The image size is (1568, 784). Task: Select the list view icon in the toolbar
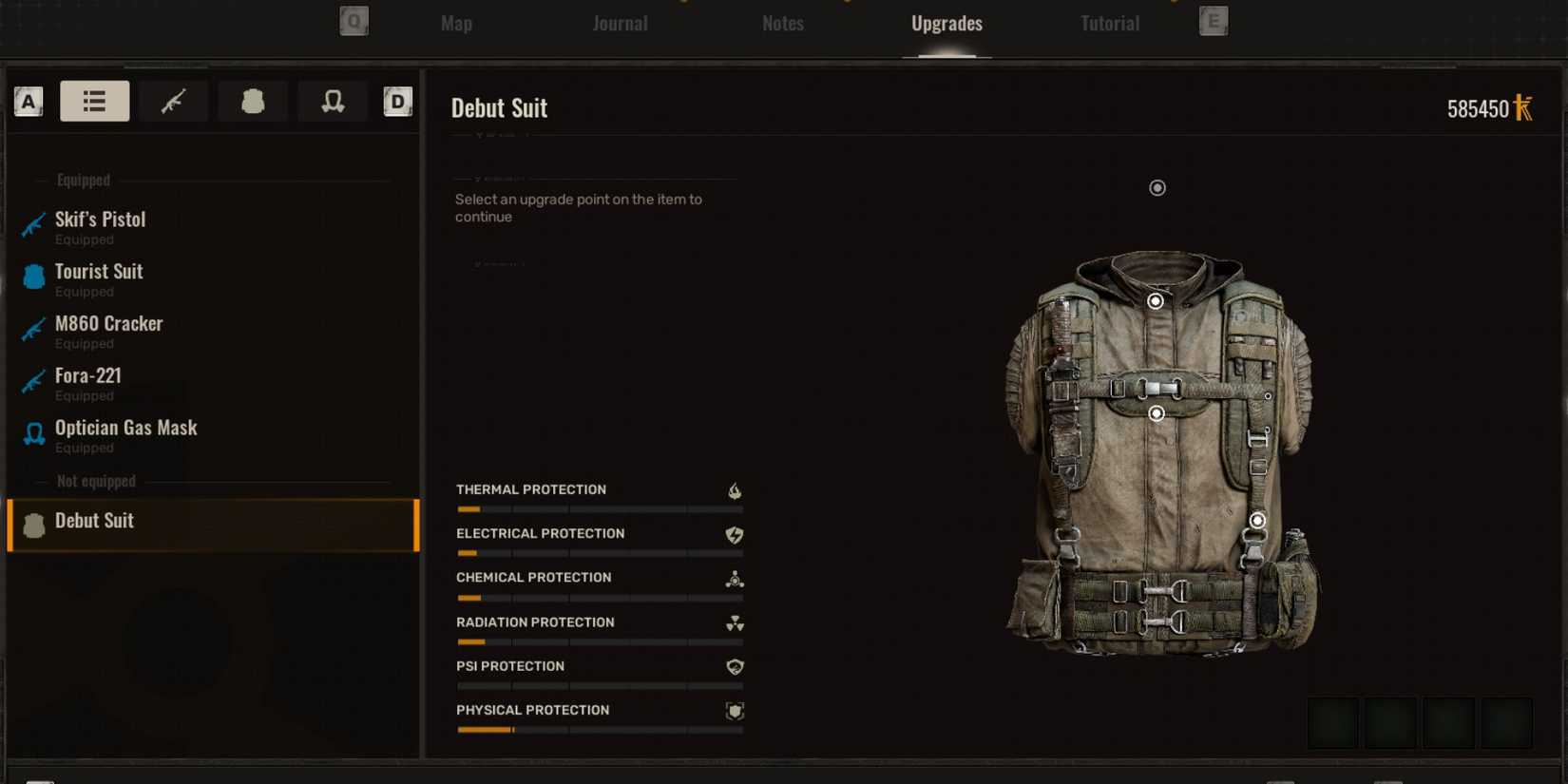[x=94, y=101]
